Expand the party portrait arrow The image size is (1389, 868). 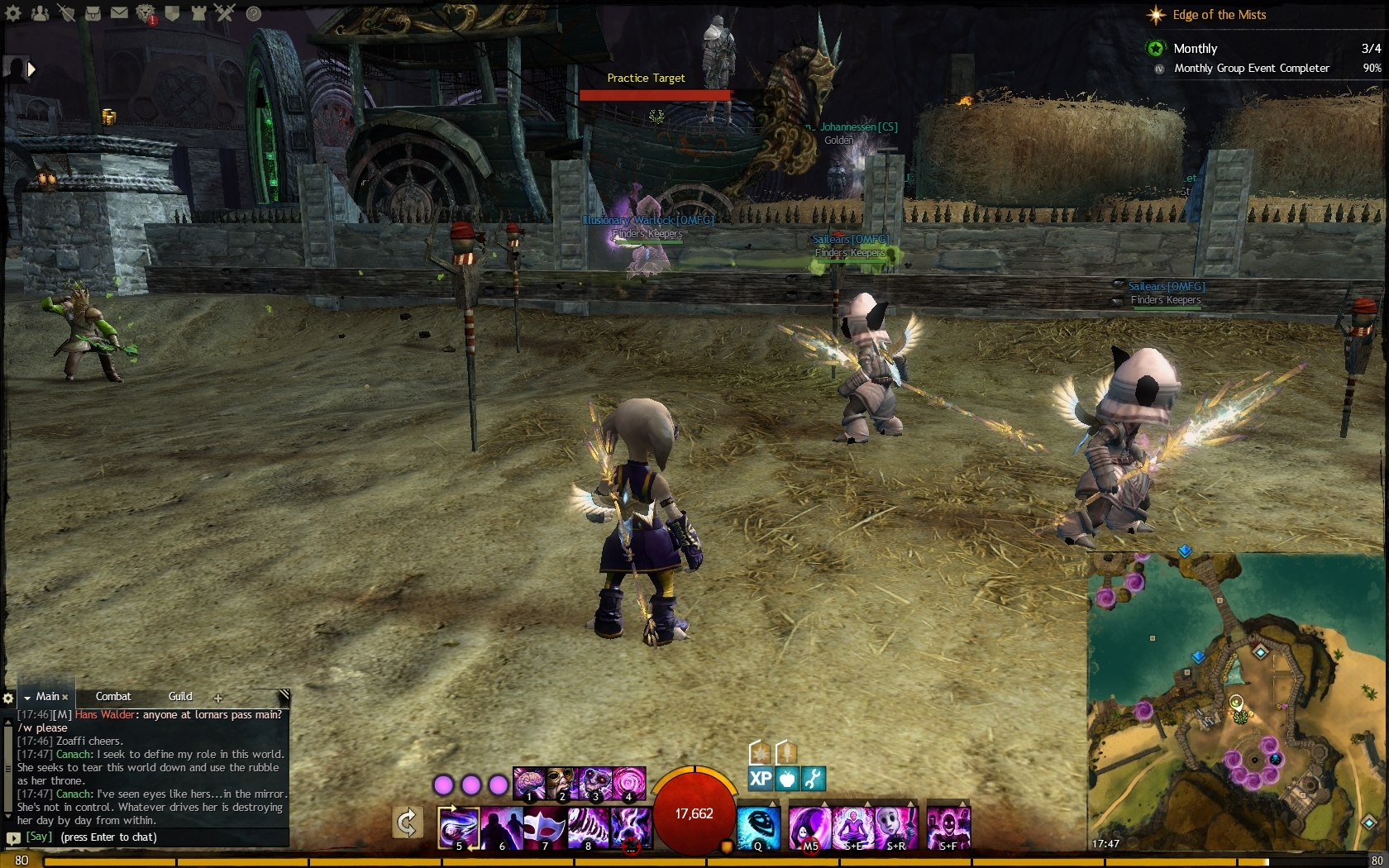[31, 69]
